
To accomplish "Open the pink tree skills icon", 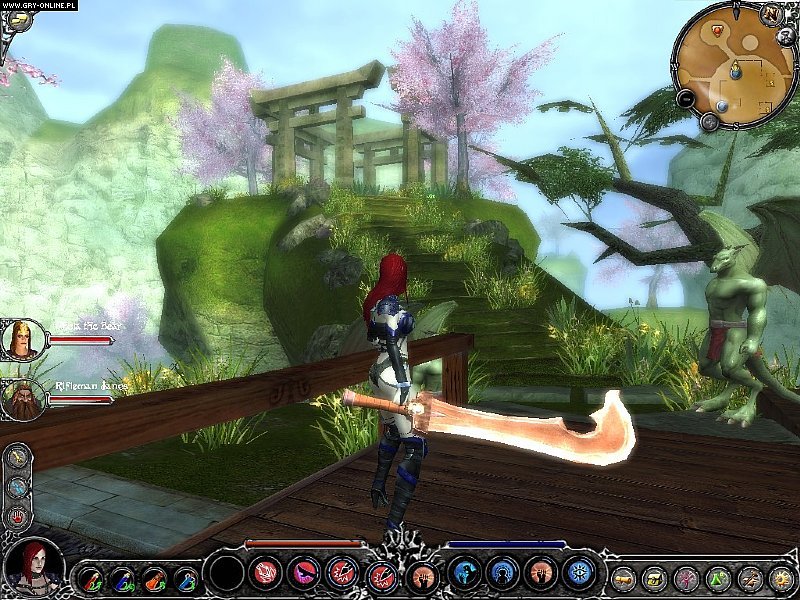I will click(686, 577).
